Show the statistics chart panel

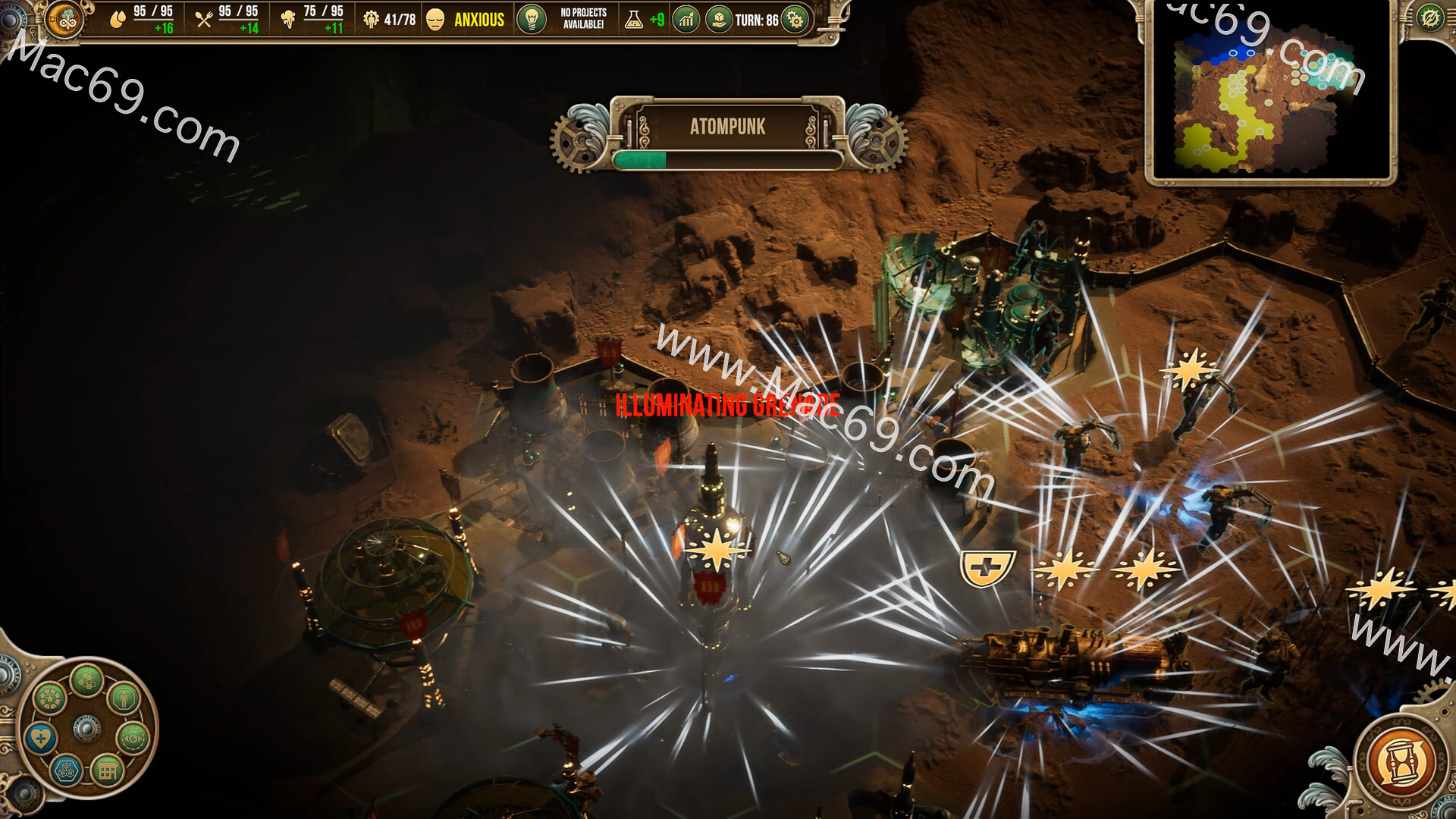point(686,19)
